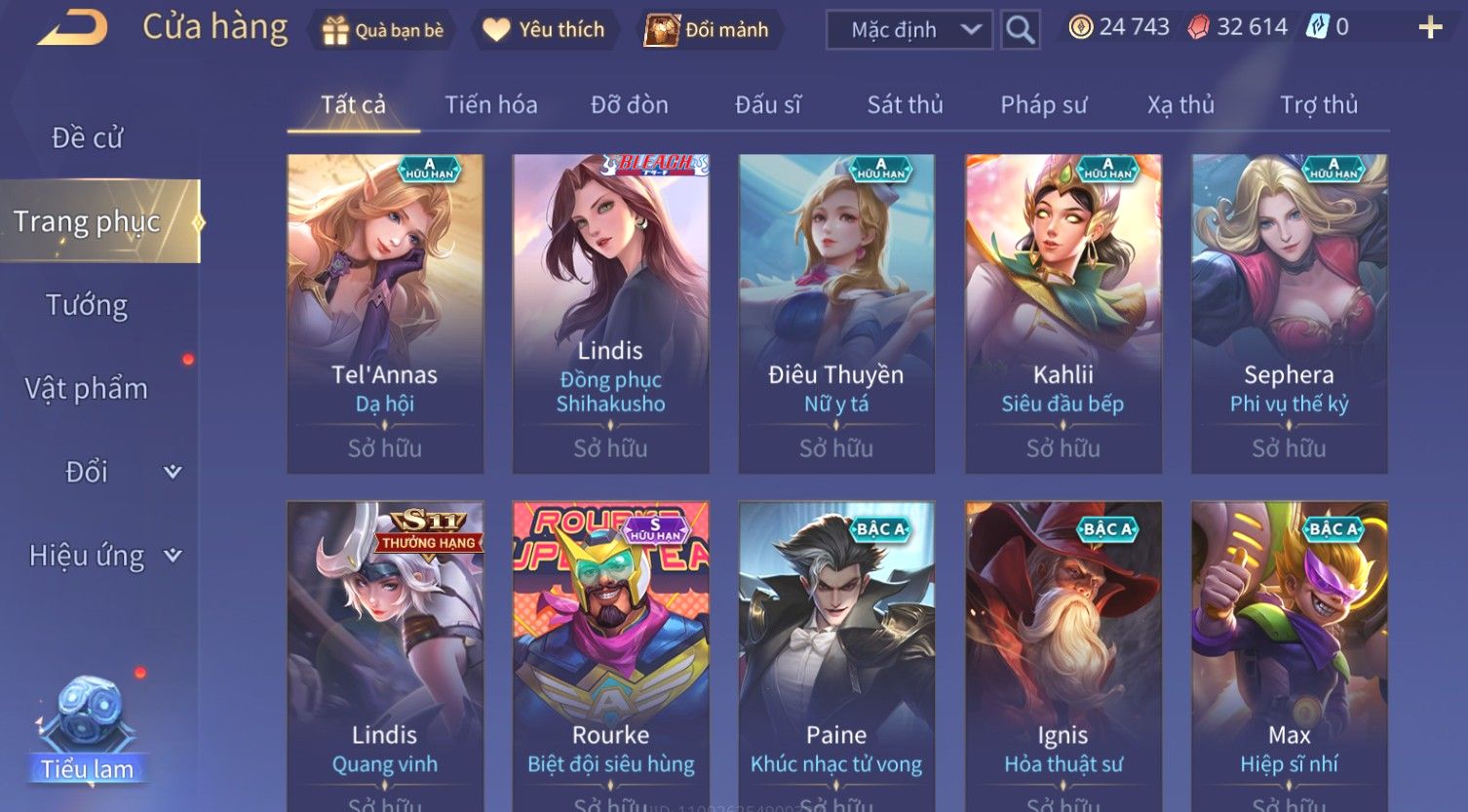Choose the Trợ thủ tab

(x=1318, y=104)
